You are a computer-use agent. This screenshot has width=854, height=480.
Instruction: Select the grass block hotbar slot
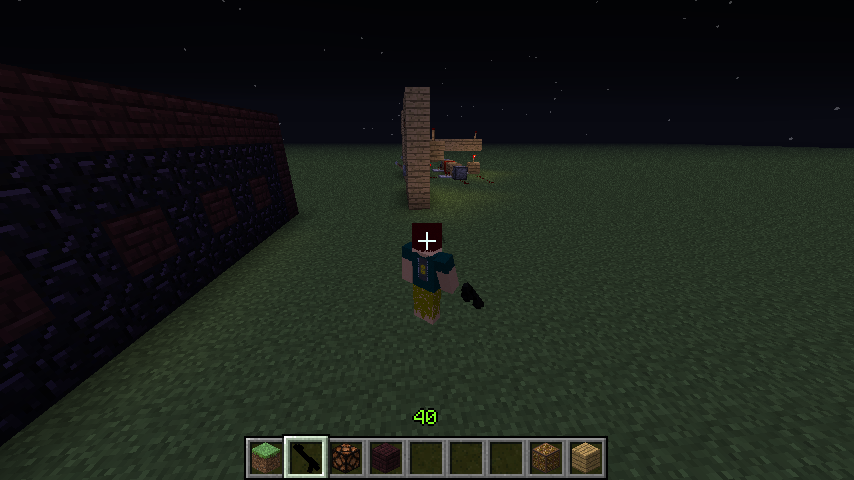266,457
